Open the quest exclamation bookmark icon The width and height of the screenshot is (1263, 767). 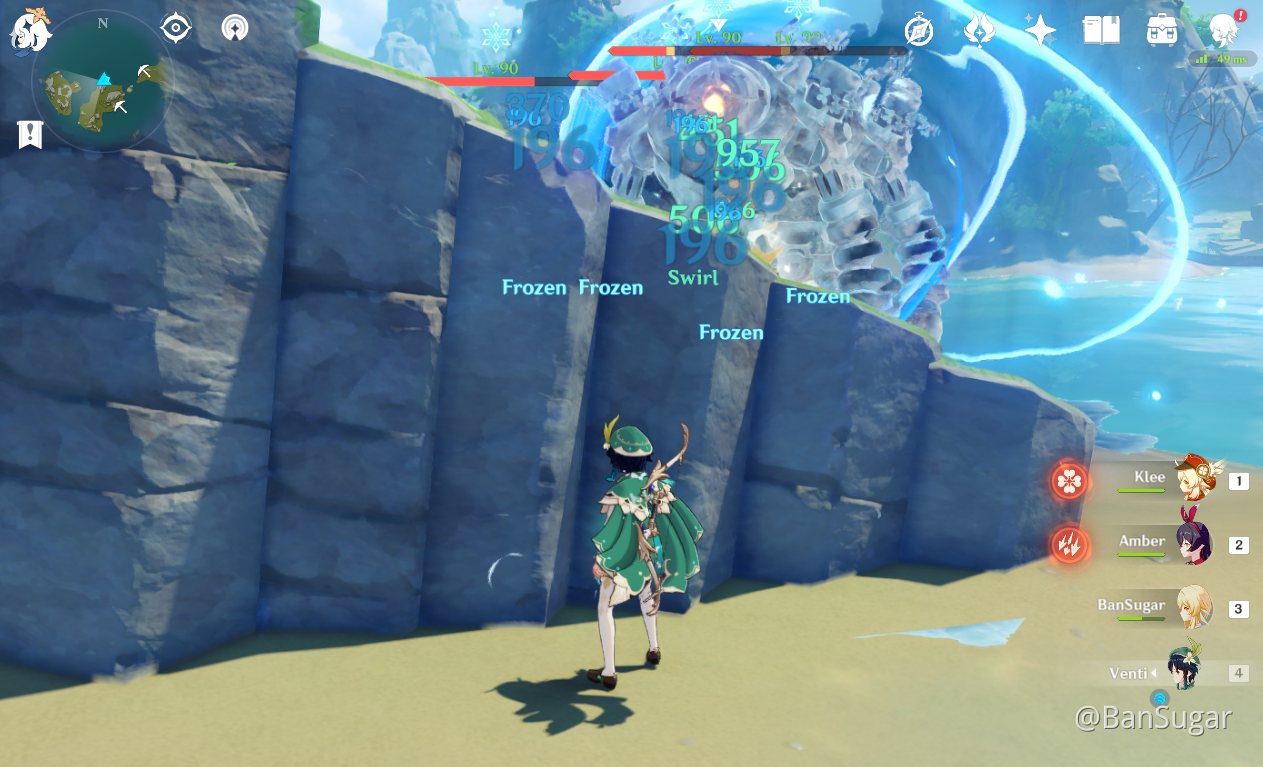(30, 134)
